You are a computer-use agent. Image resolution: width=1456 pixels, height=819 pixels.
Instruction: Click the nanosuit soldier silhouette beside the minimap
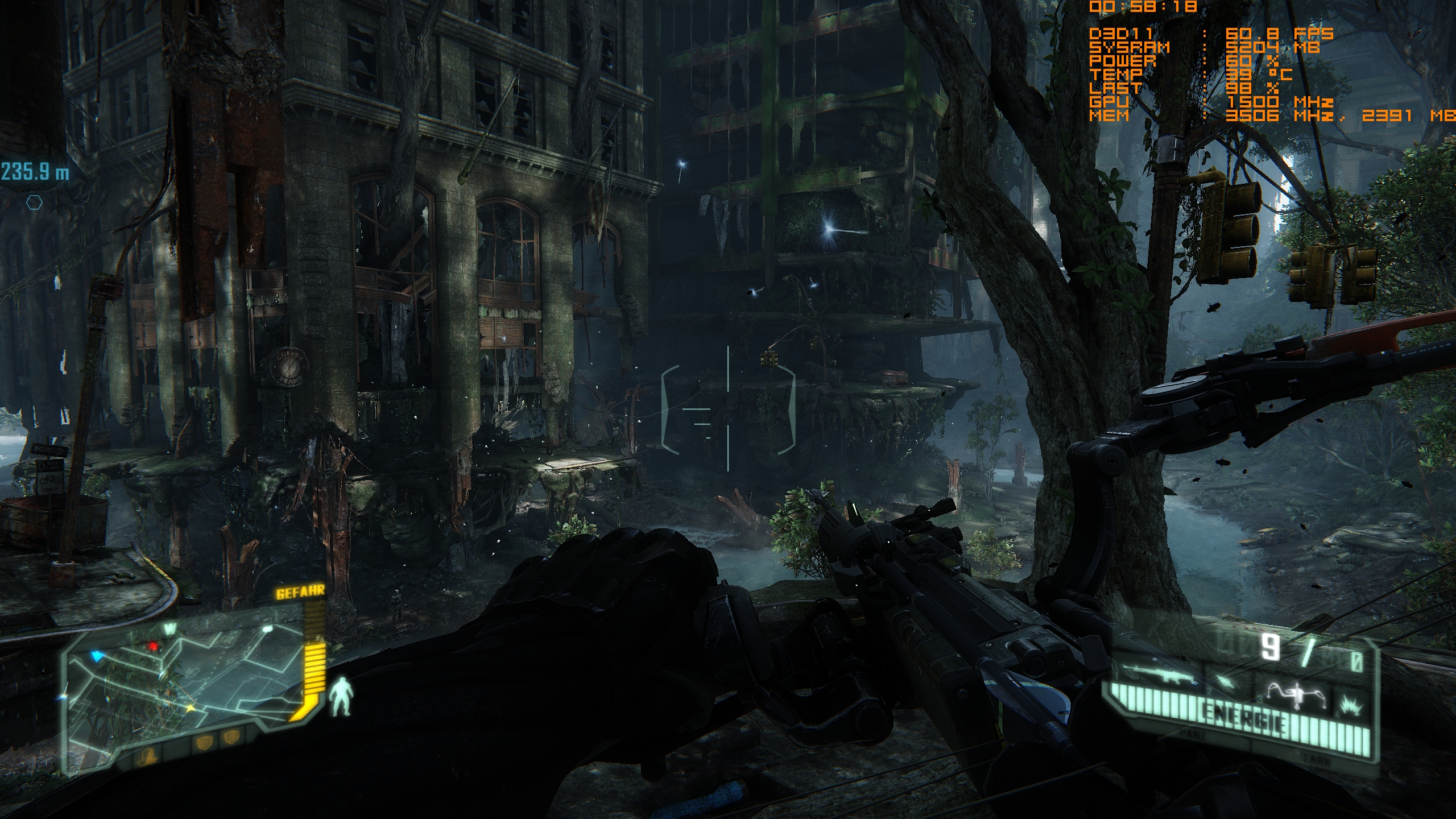[x=342, y=697]
